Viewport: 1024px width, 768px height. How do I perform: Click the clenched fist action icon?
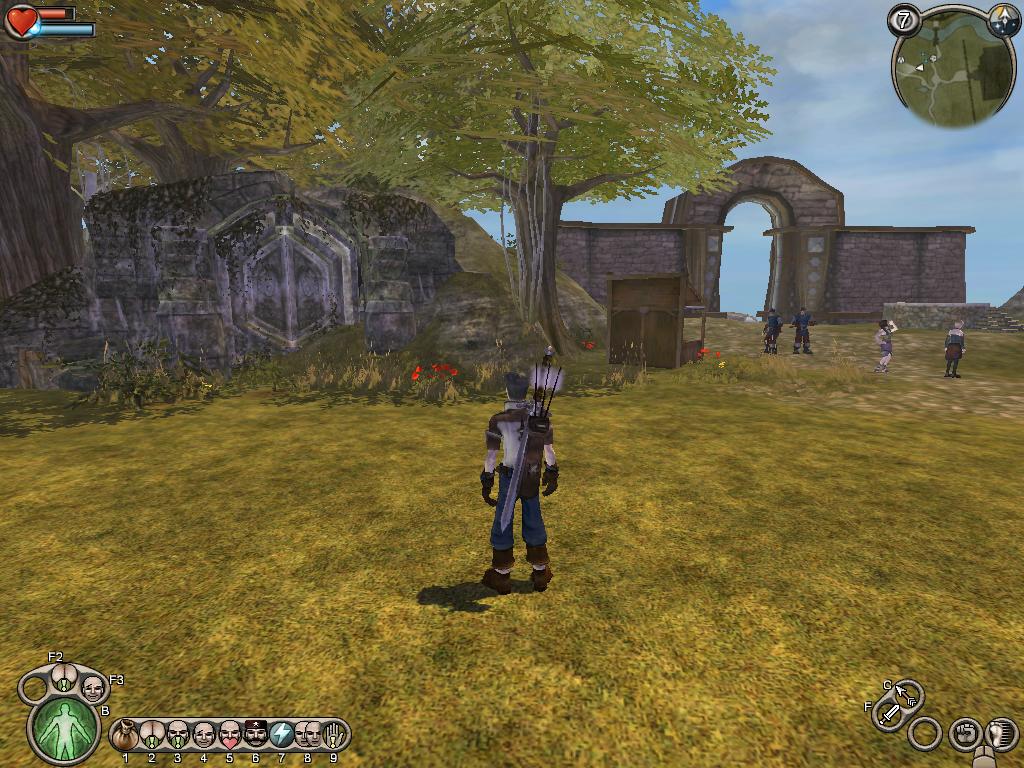coord(963,733)
